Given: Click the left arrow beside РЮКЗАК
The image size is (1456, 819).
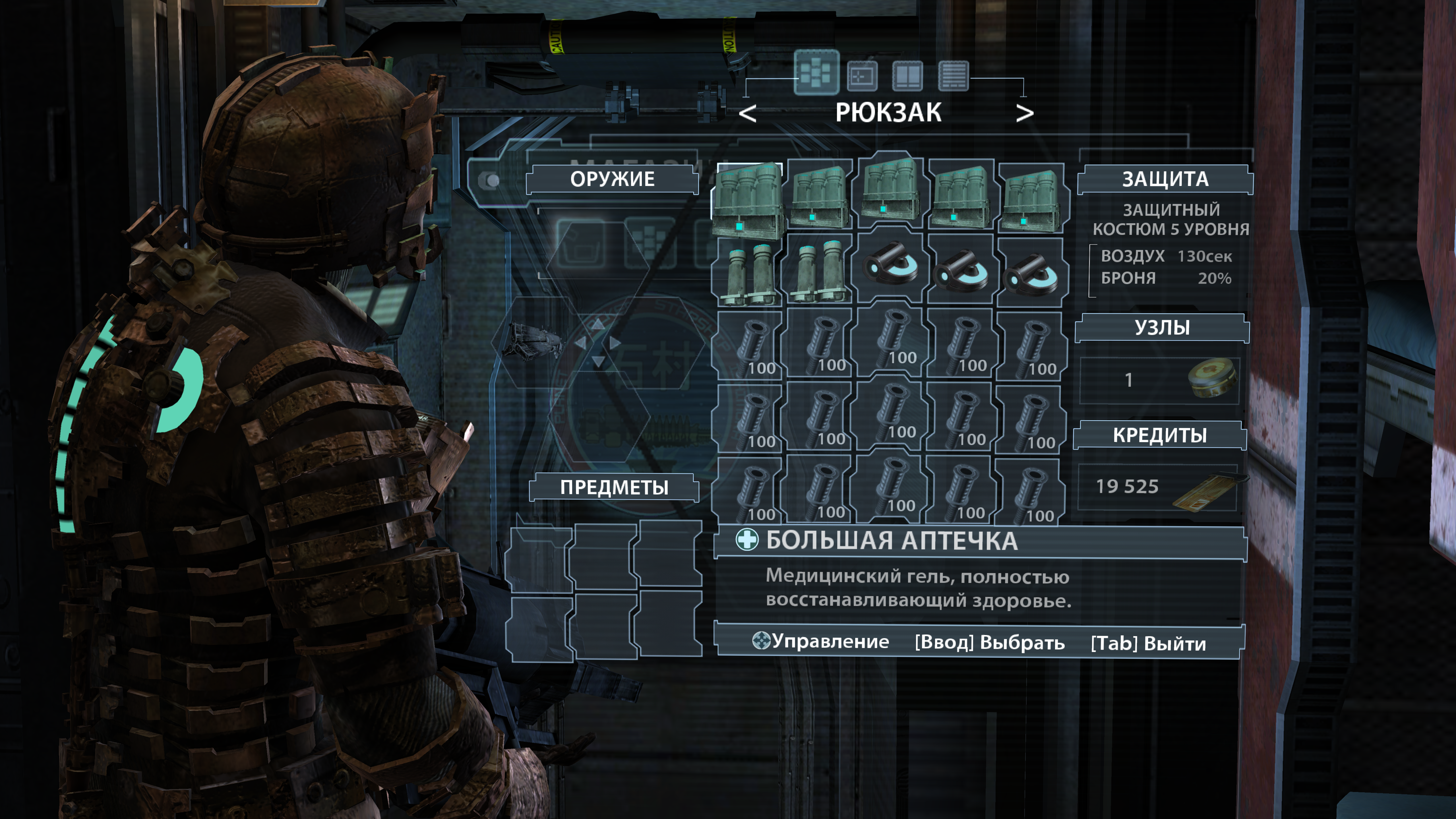Looking at the screenshot, I should [747, 114].
